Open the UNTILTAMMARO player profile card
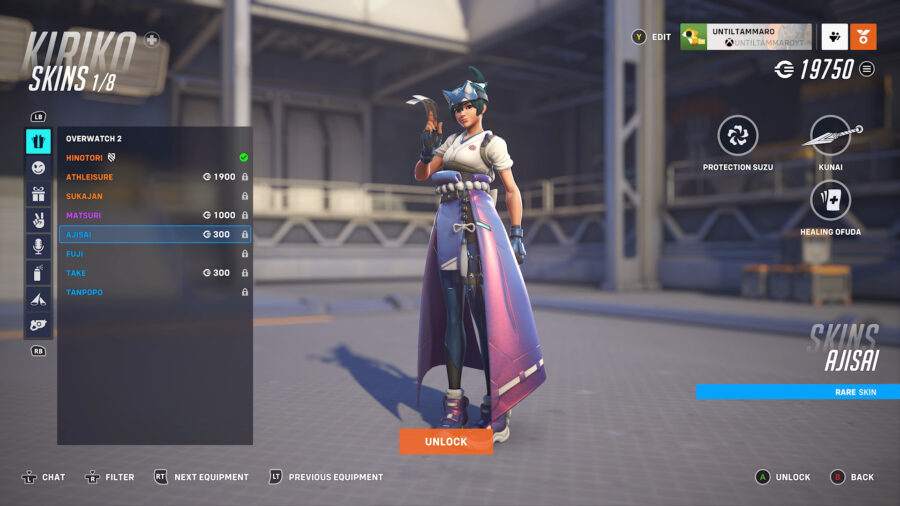900x506 pixels. [x=745, y=37]
